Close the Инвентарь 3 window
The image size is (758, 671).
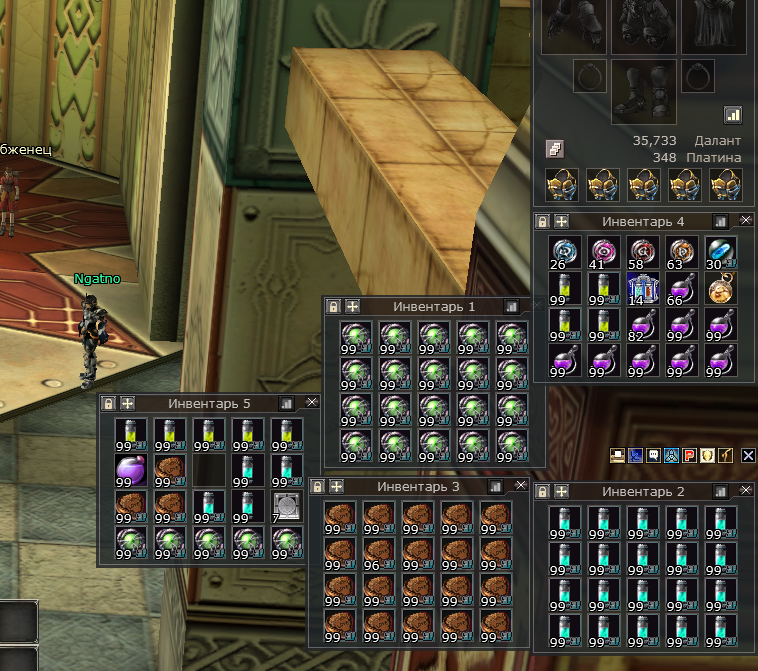pyautogui.click(x=520, y=486)
